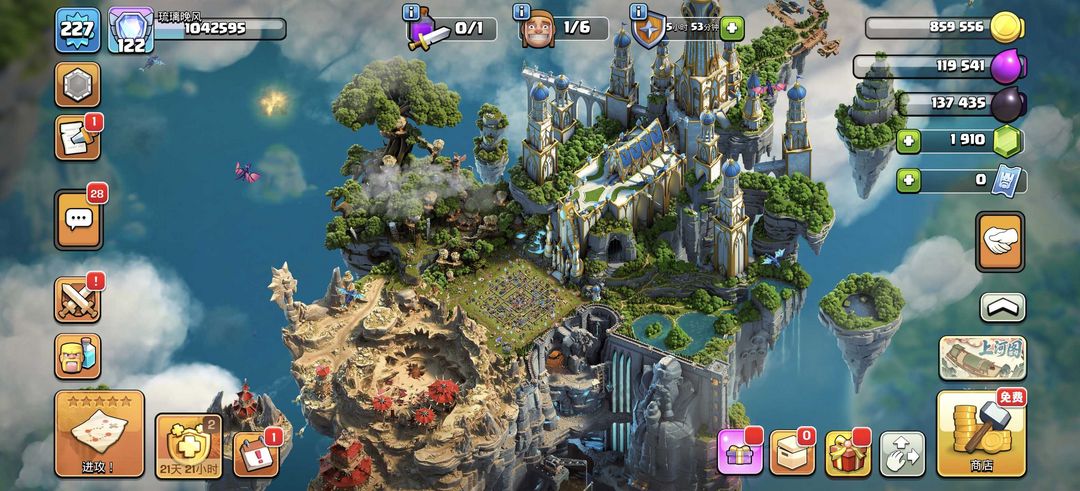The width and height of the screenshot is (1080, 491).
Task: Click the level 227 experience badge
Action: tap(77, 29)
